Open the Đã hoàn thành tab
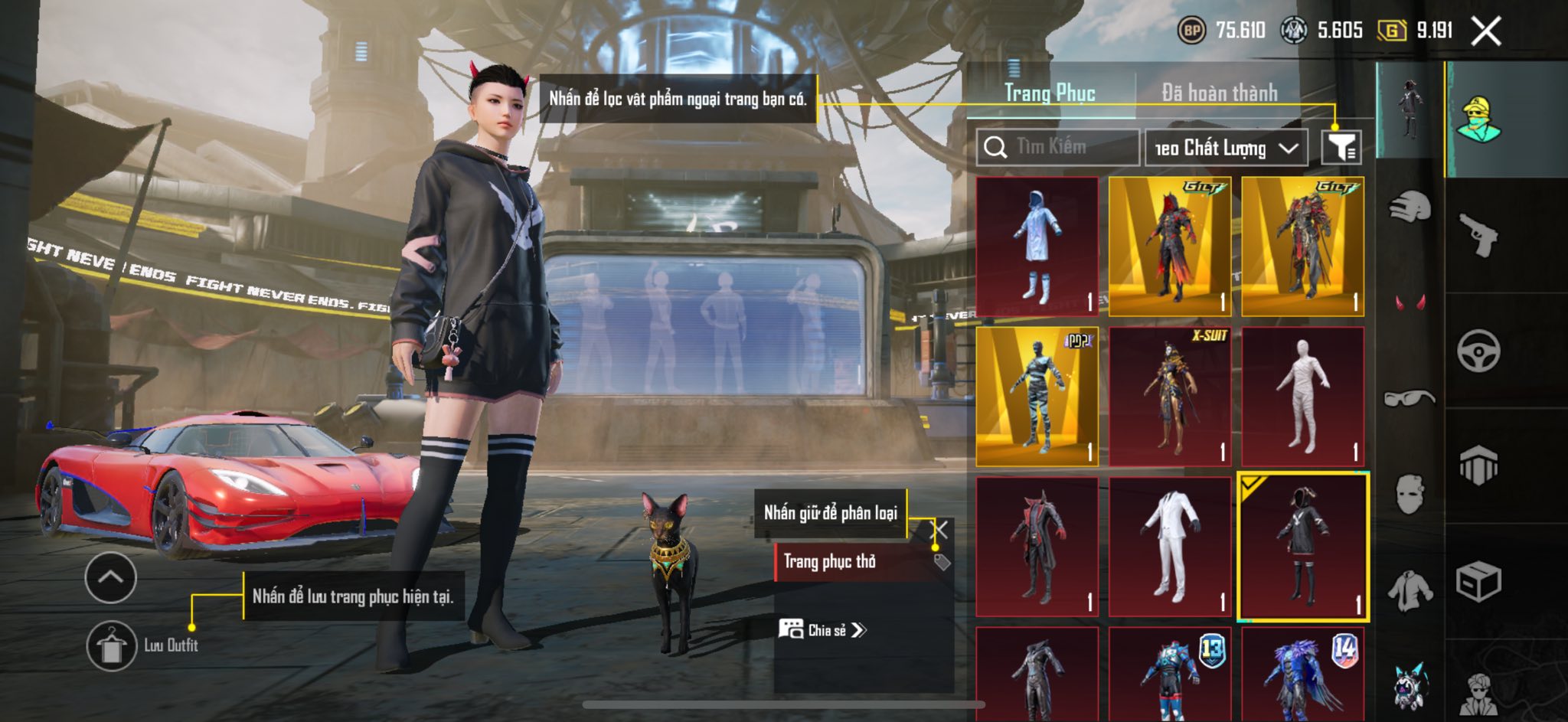This screenshot has width=1568, height=722. click(1219, 93)
